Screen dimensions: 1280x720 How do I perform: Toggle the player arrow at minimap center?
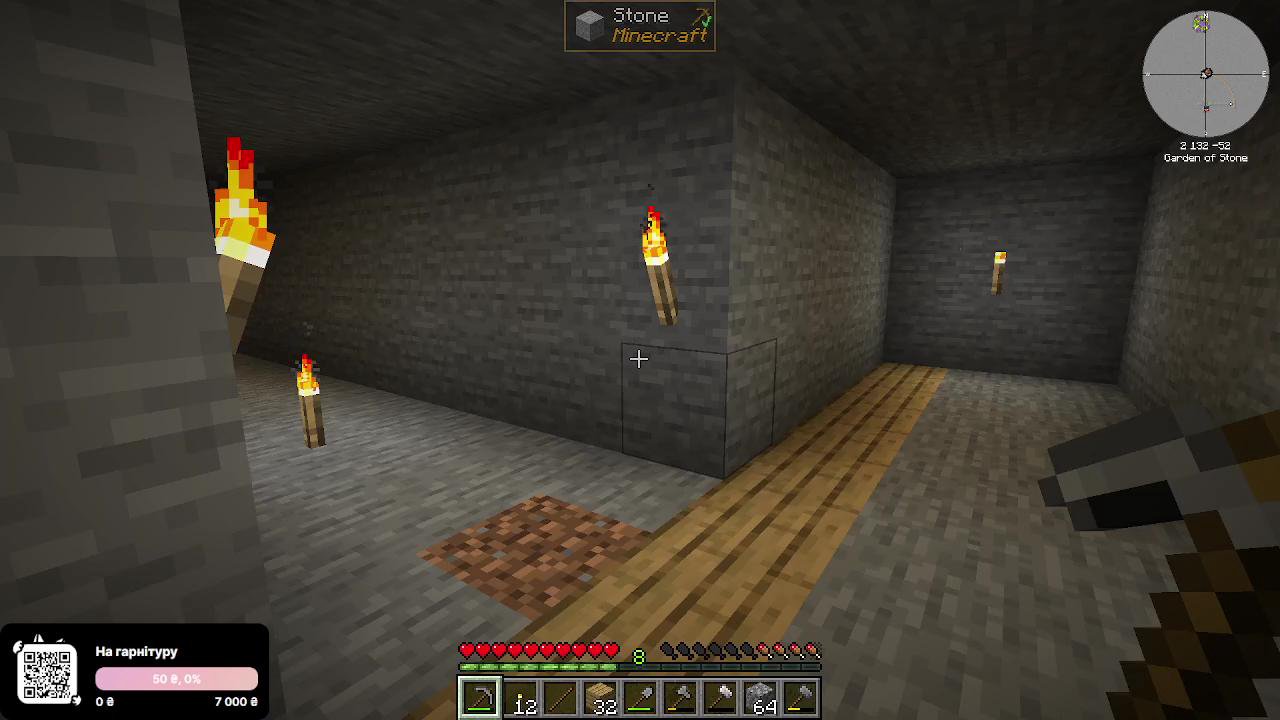pyautogui.click(x=1206, y=73)
